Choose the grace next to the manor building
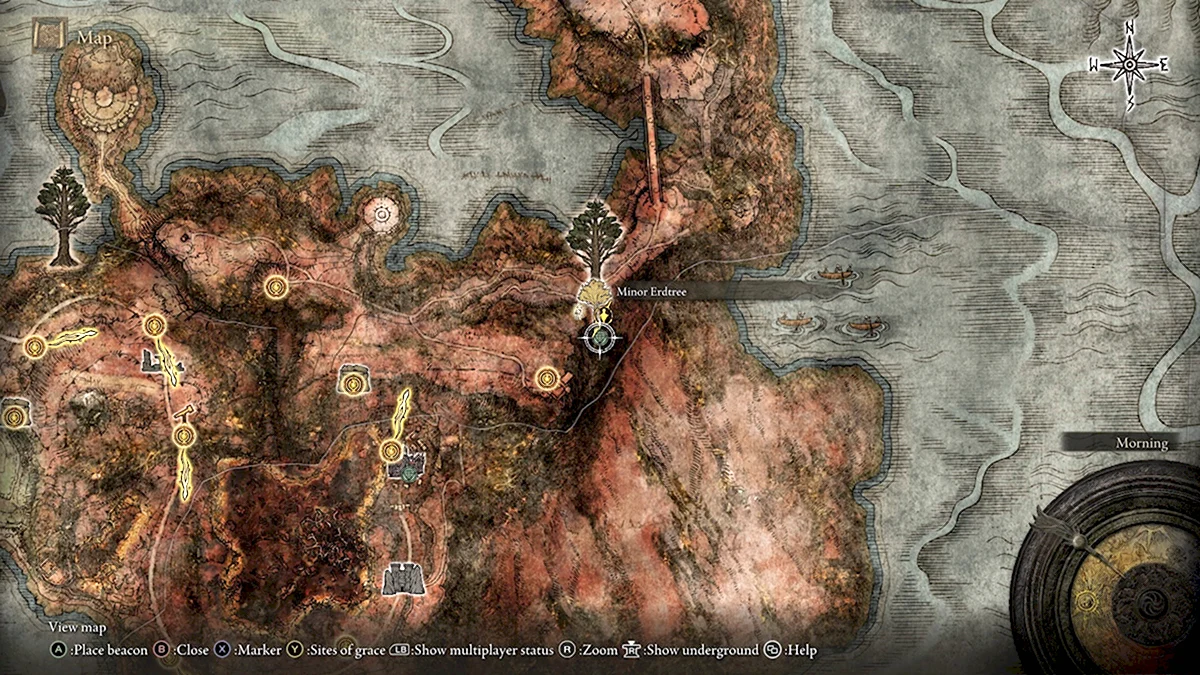The width and height of the screenshot is (1200, 675). click(x=391, y=451)
